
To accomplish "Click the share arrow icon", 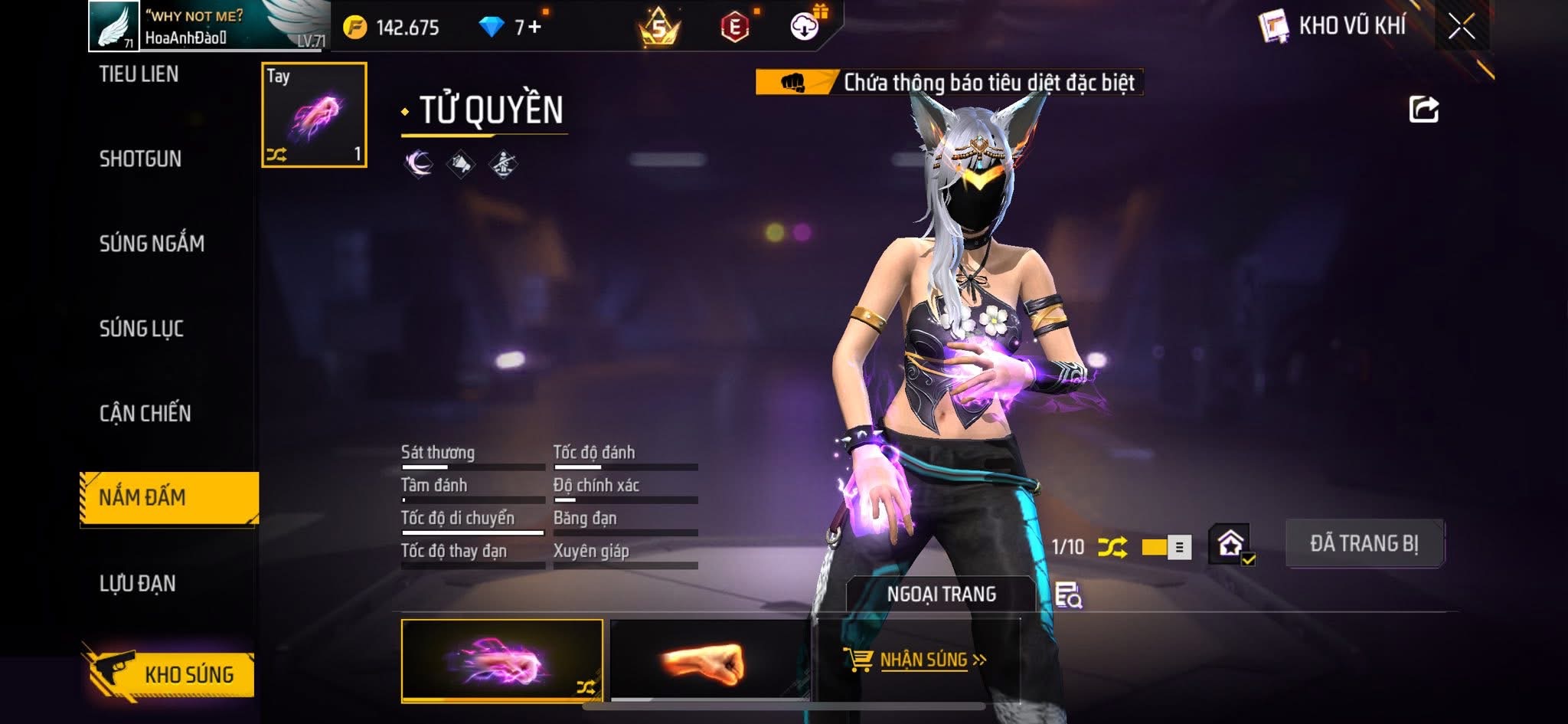I will click(1423, 110).
